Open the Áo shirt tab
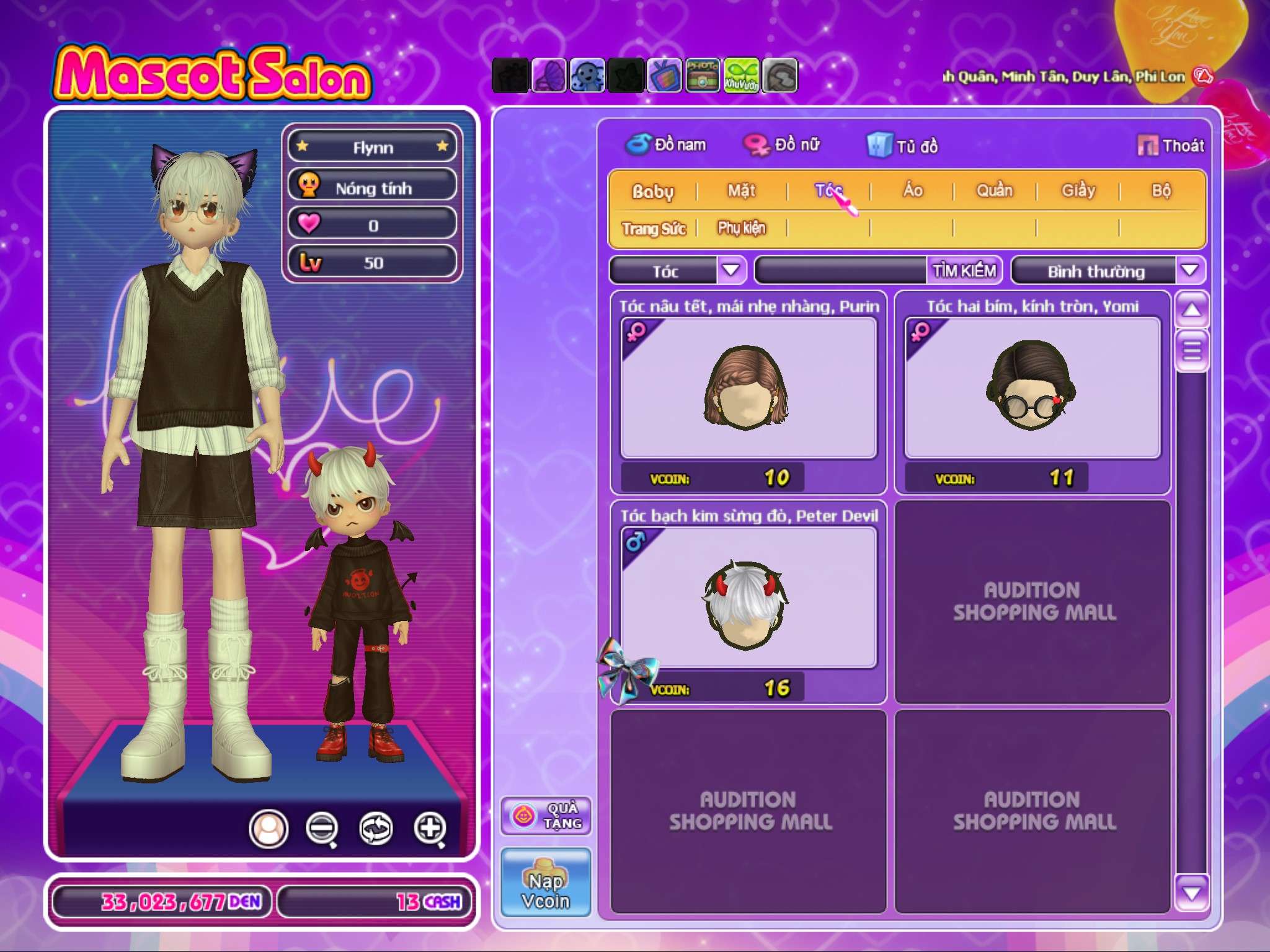Screen dimensions: 1270x952 [912, 191]
